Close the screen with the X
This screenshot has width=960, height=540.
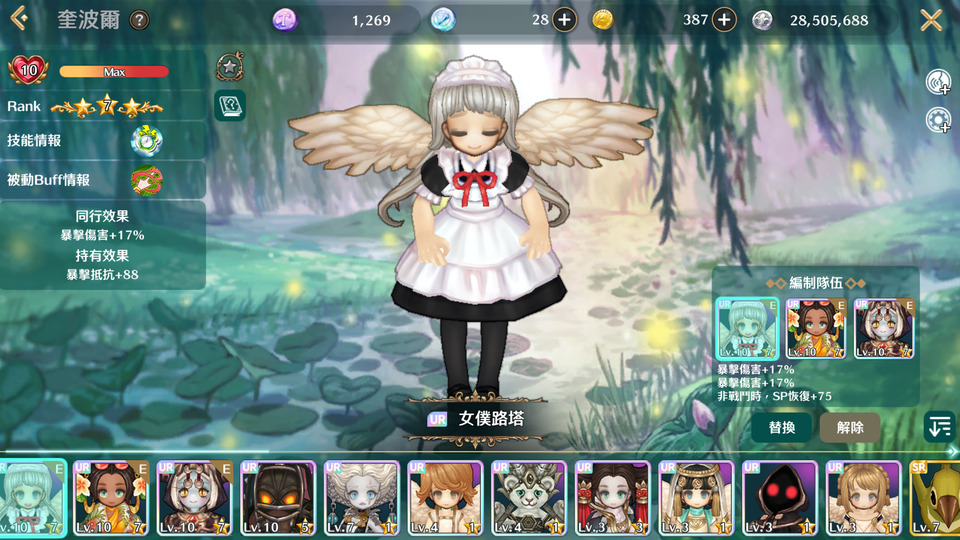(x=931, y=20)
